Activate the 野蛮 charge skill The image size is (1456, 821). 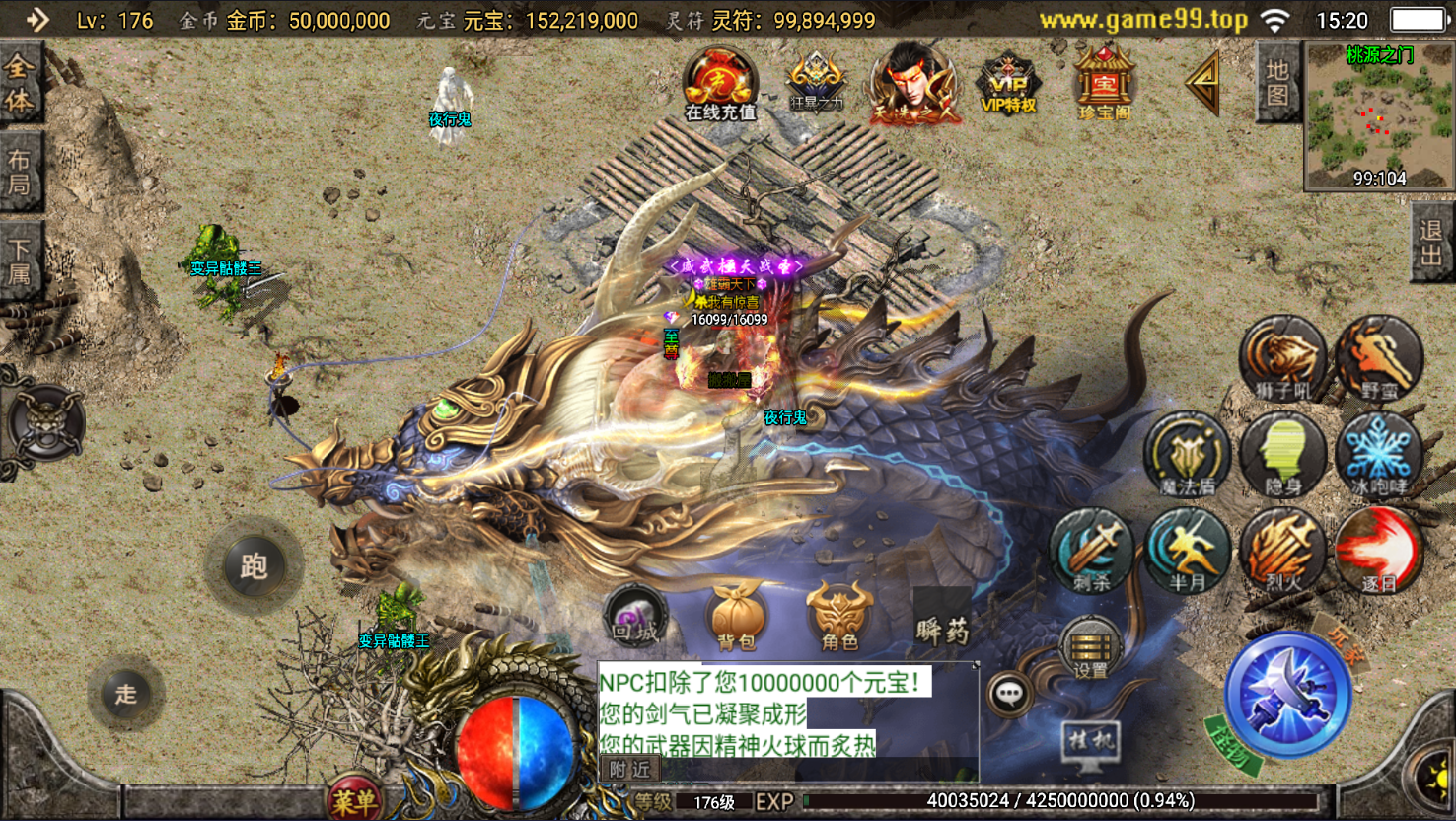tap(1379, 359)
